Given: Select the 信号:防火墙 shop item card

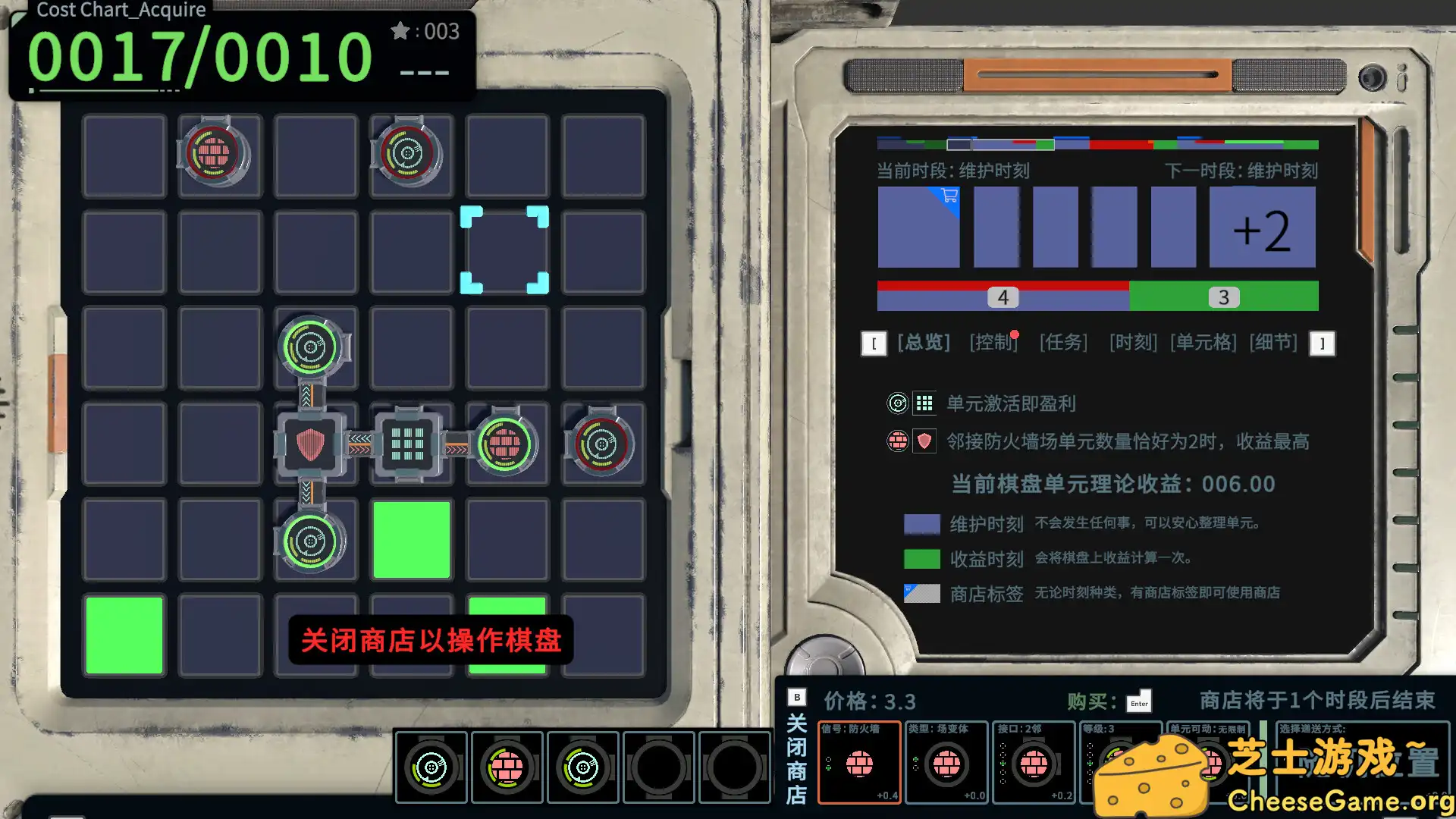Looking at the screenshot, I should 860,762.
